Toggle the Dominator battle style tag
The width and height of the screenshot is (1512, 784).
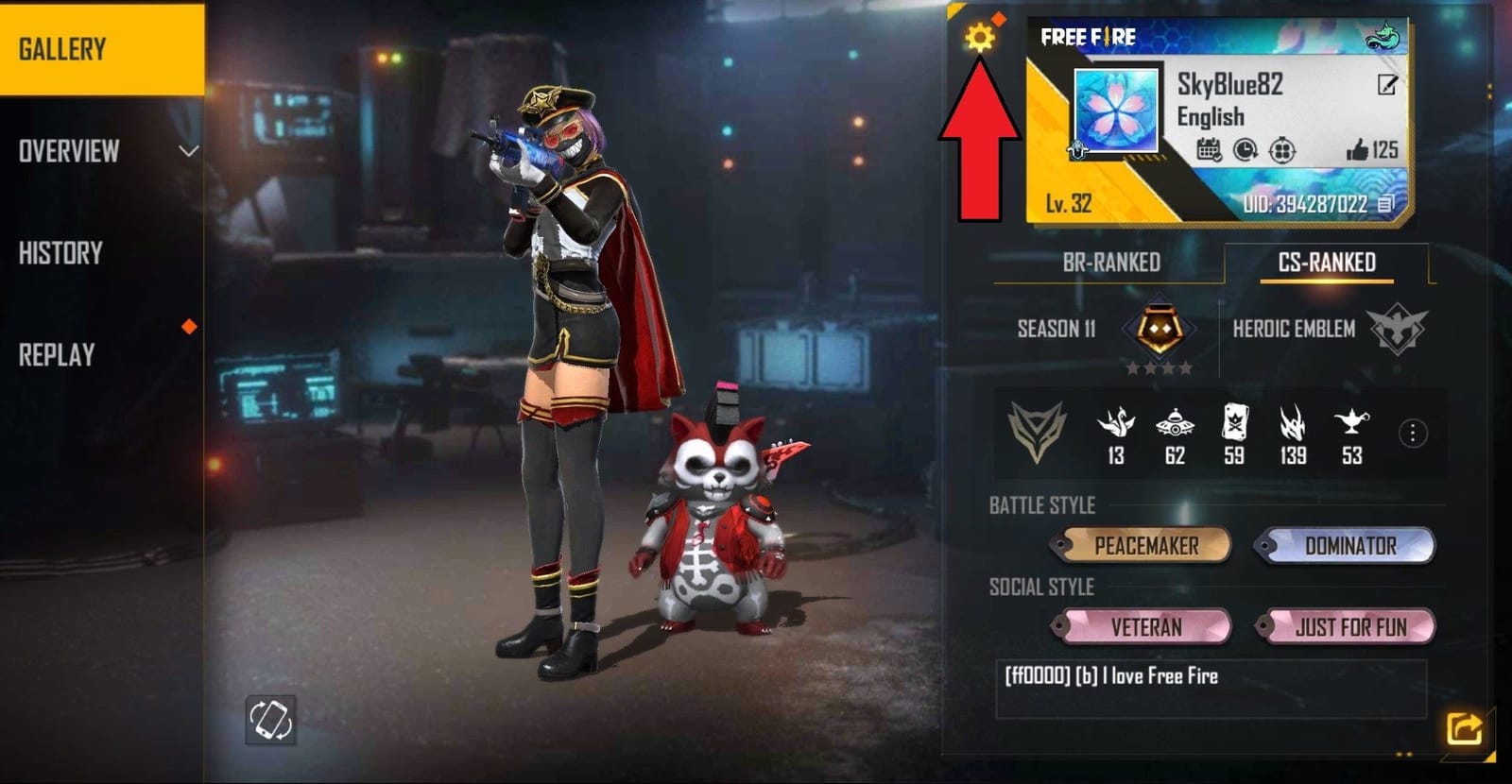tap(1349, 545)
